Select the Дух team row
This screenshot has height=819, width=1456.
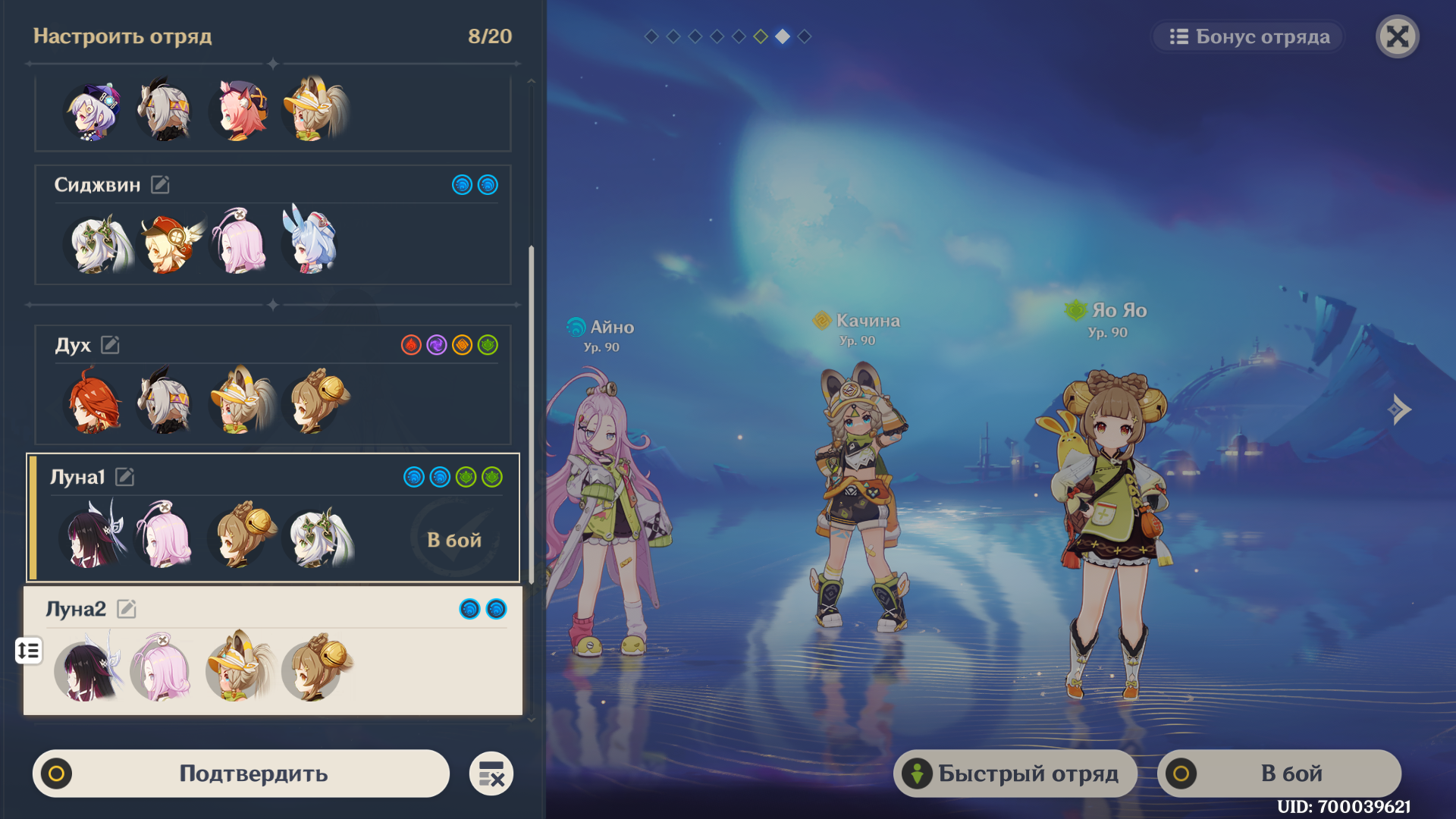pos(273,384)
